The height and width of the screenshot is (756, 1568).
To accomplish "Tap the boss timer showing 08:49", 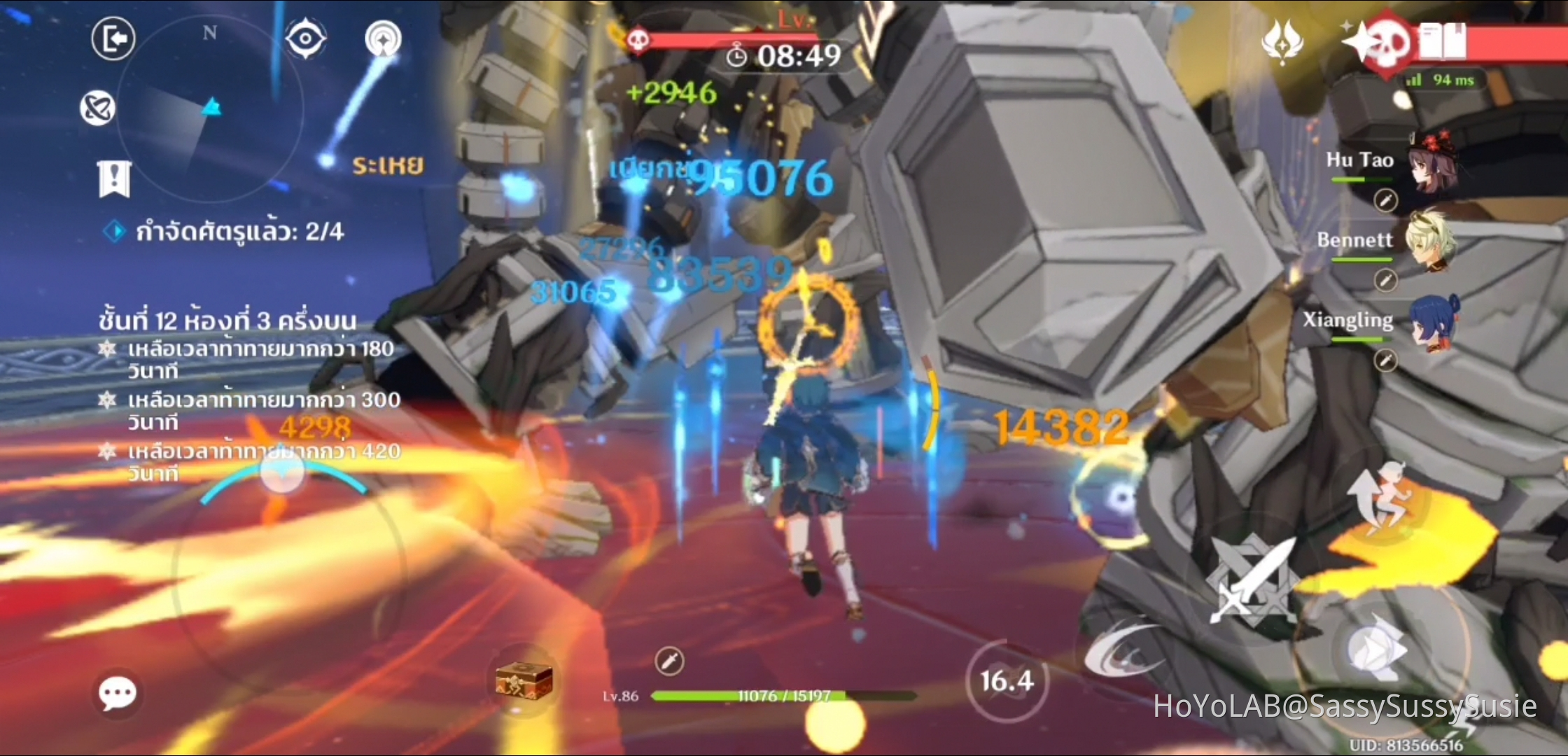I will [x=785, y=57].
